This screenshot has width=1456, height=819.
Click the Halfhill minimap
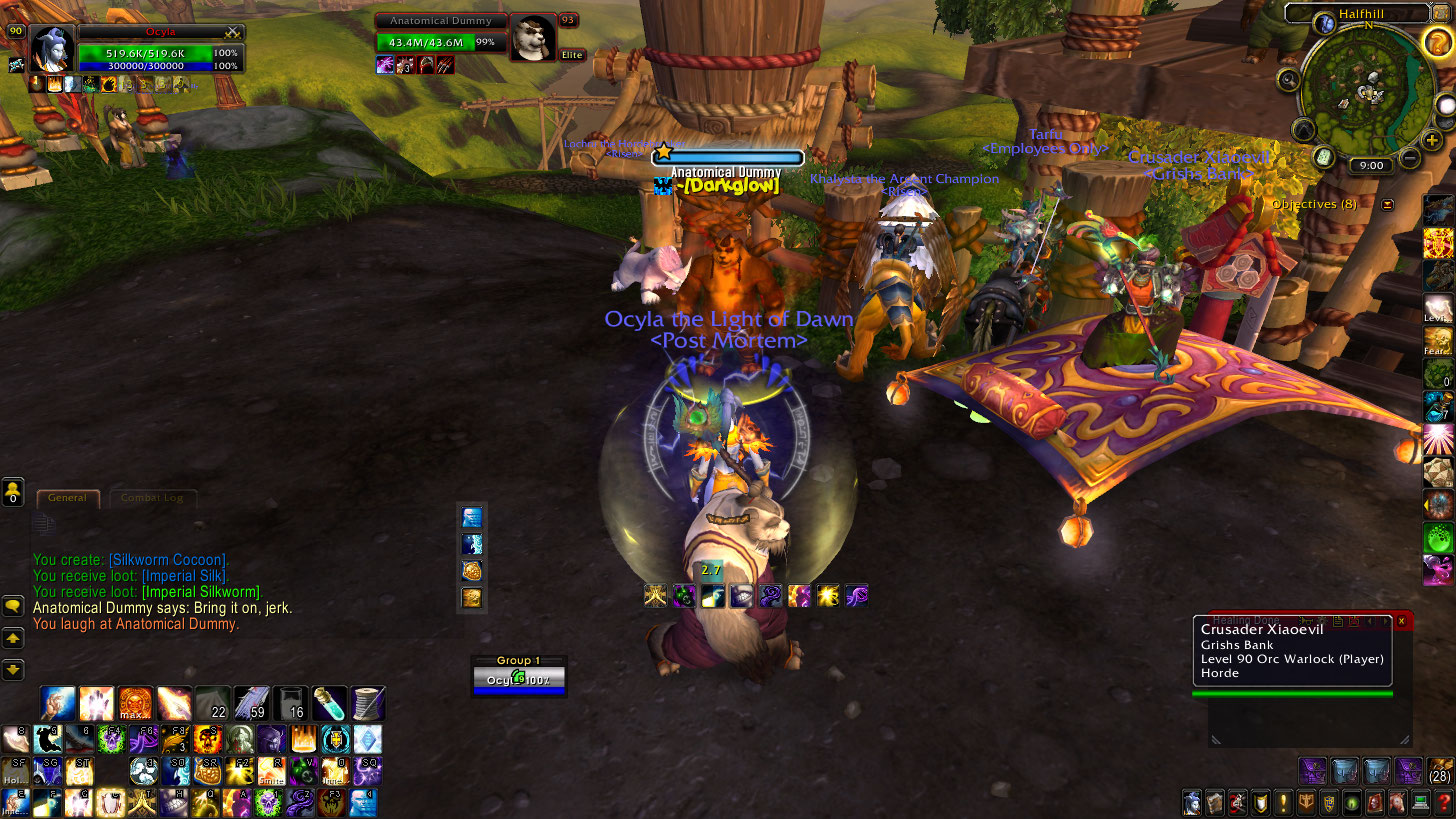click(1369, 90)
